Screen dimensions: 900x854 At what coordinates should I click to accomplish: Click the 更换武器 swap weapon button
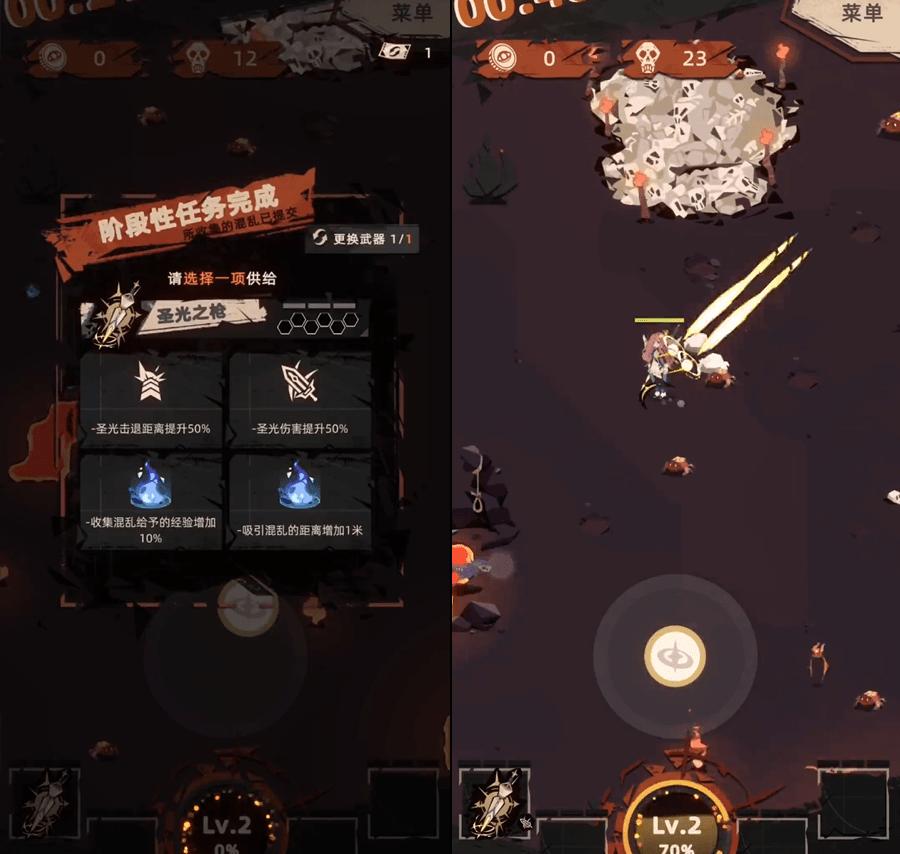362,239
